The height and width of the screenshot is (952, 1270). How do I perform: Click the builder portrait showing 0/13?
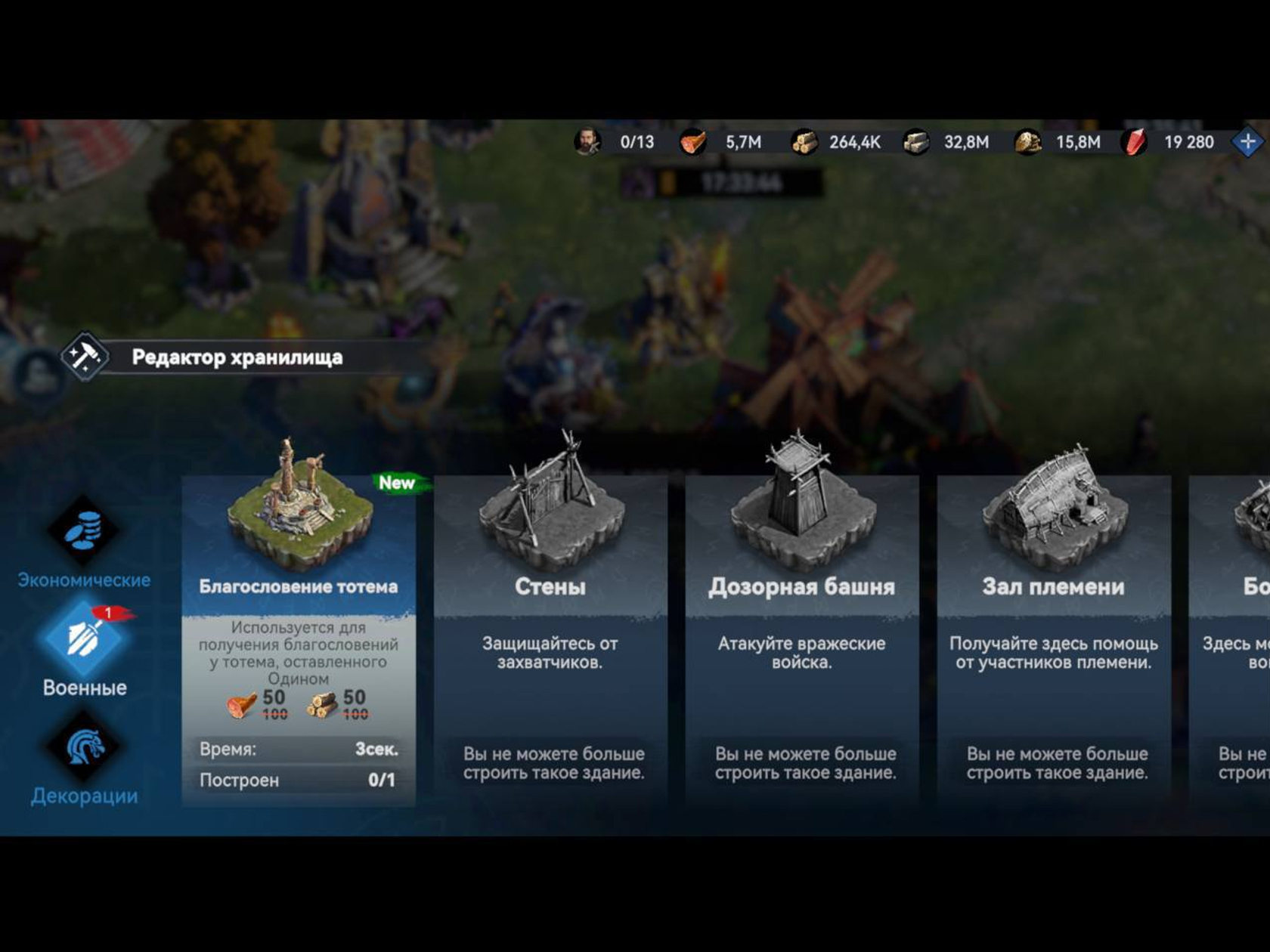point(587,142)
